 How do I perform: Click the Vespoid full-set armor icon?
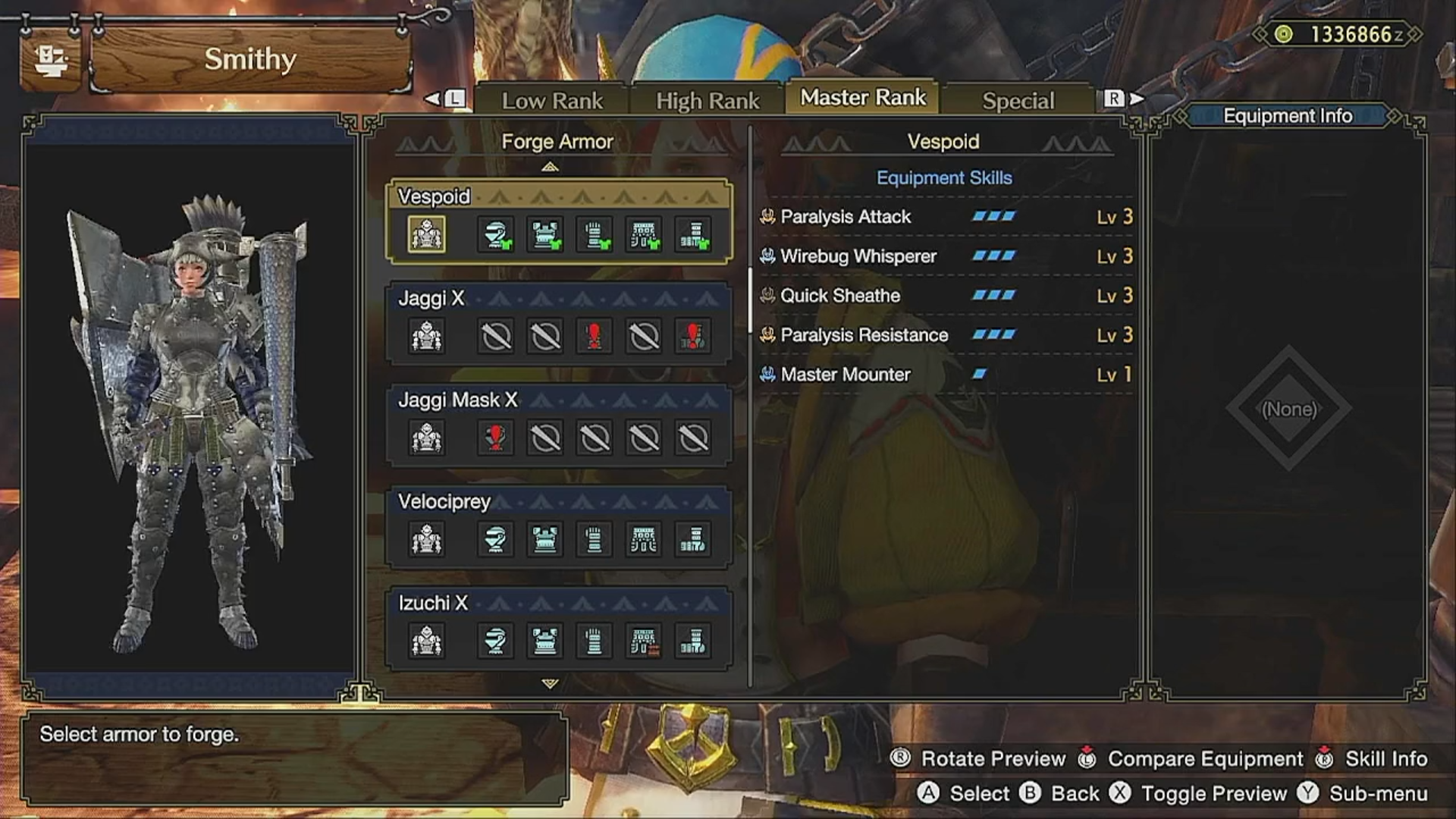(427, 235)
